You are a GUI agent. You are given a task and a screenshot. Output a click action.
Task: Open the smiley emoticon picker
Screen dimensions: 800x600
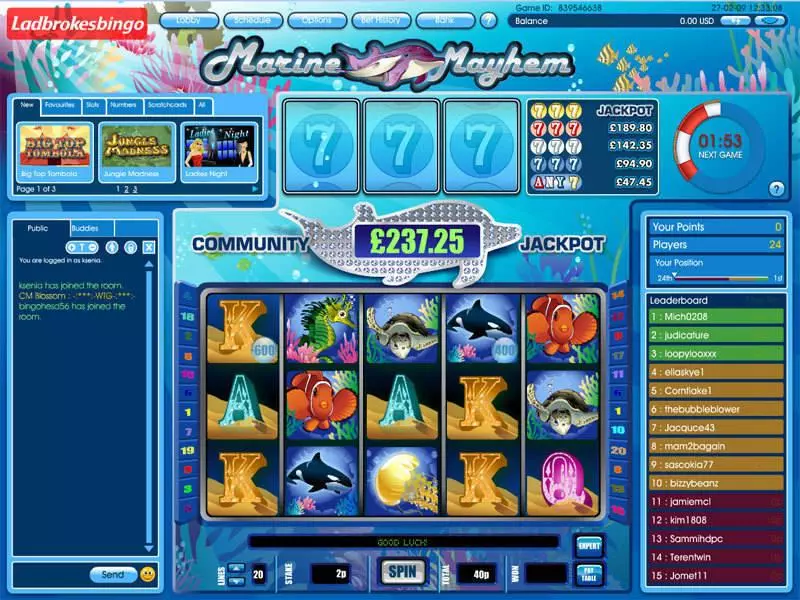point(148,575)
